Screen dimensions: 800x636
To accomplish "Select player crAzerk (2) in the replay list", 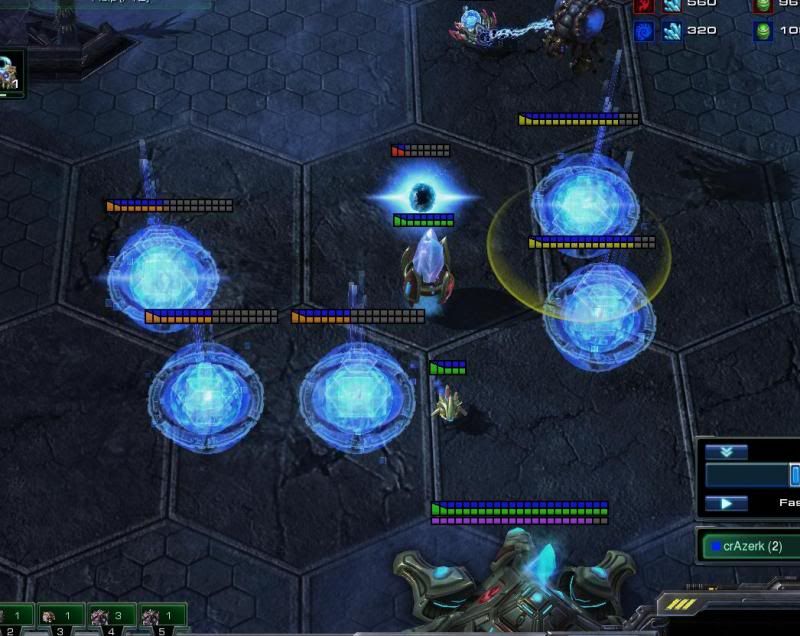I will [750, 546].
